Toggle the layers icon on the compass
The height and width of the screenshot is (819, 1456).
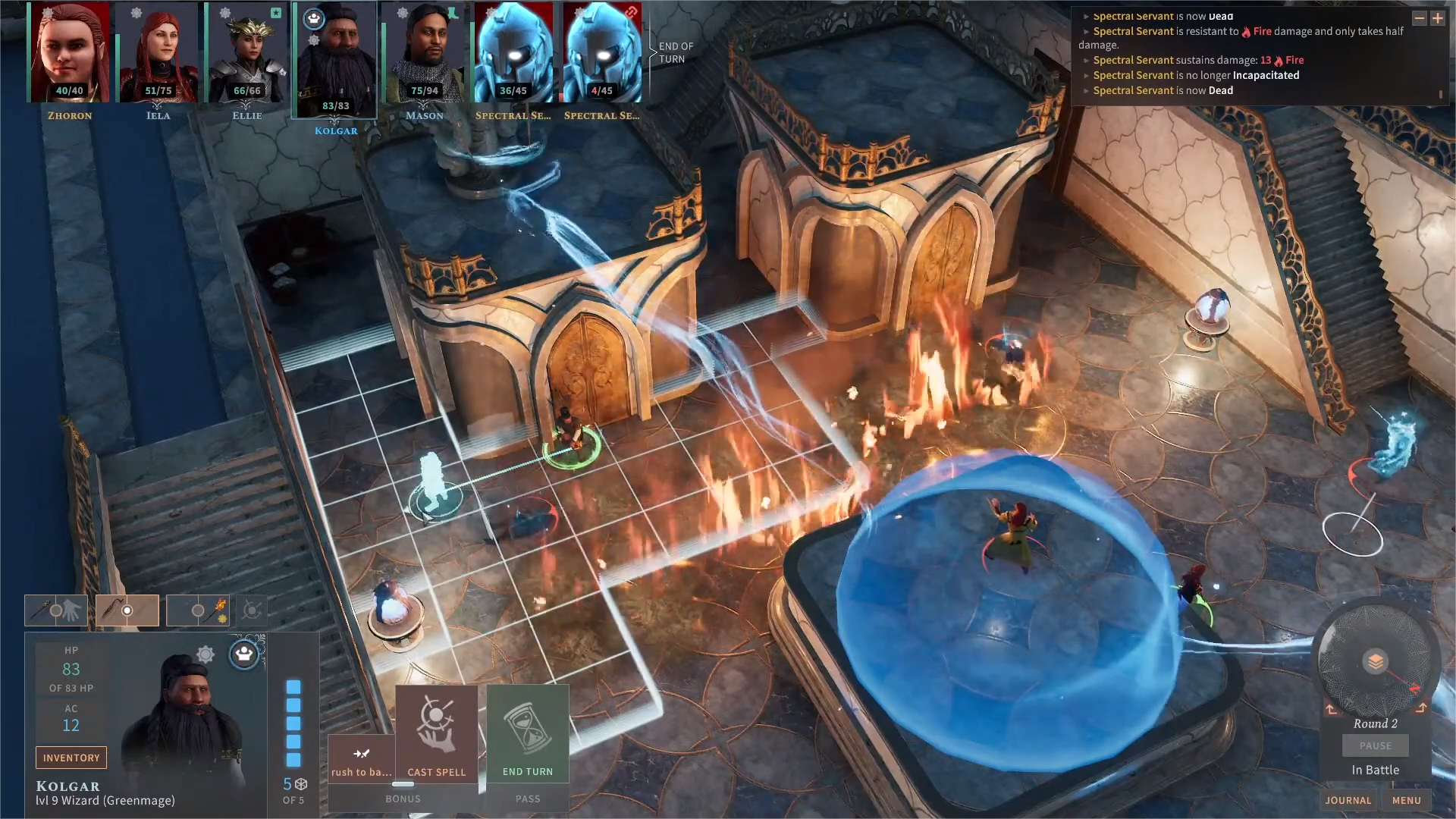coord(1375,661)
